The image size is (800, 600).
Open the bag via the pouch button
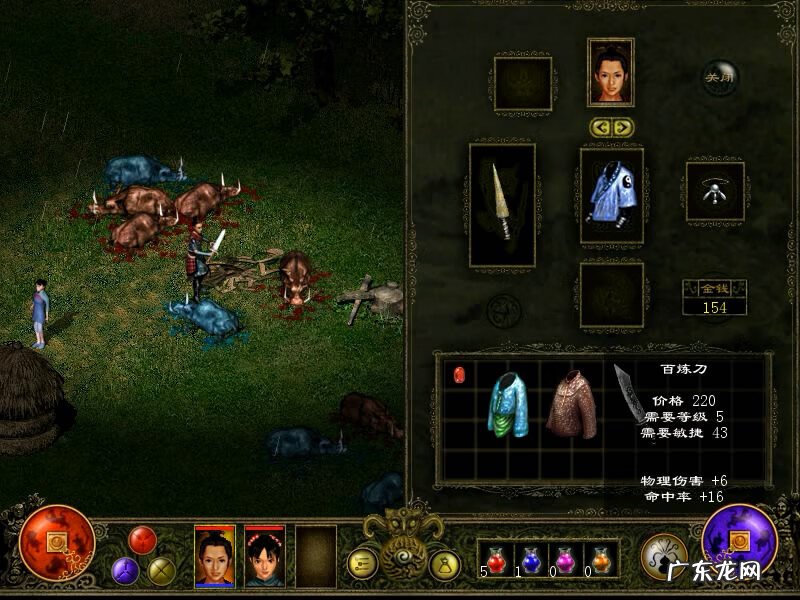(443, 565)
